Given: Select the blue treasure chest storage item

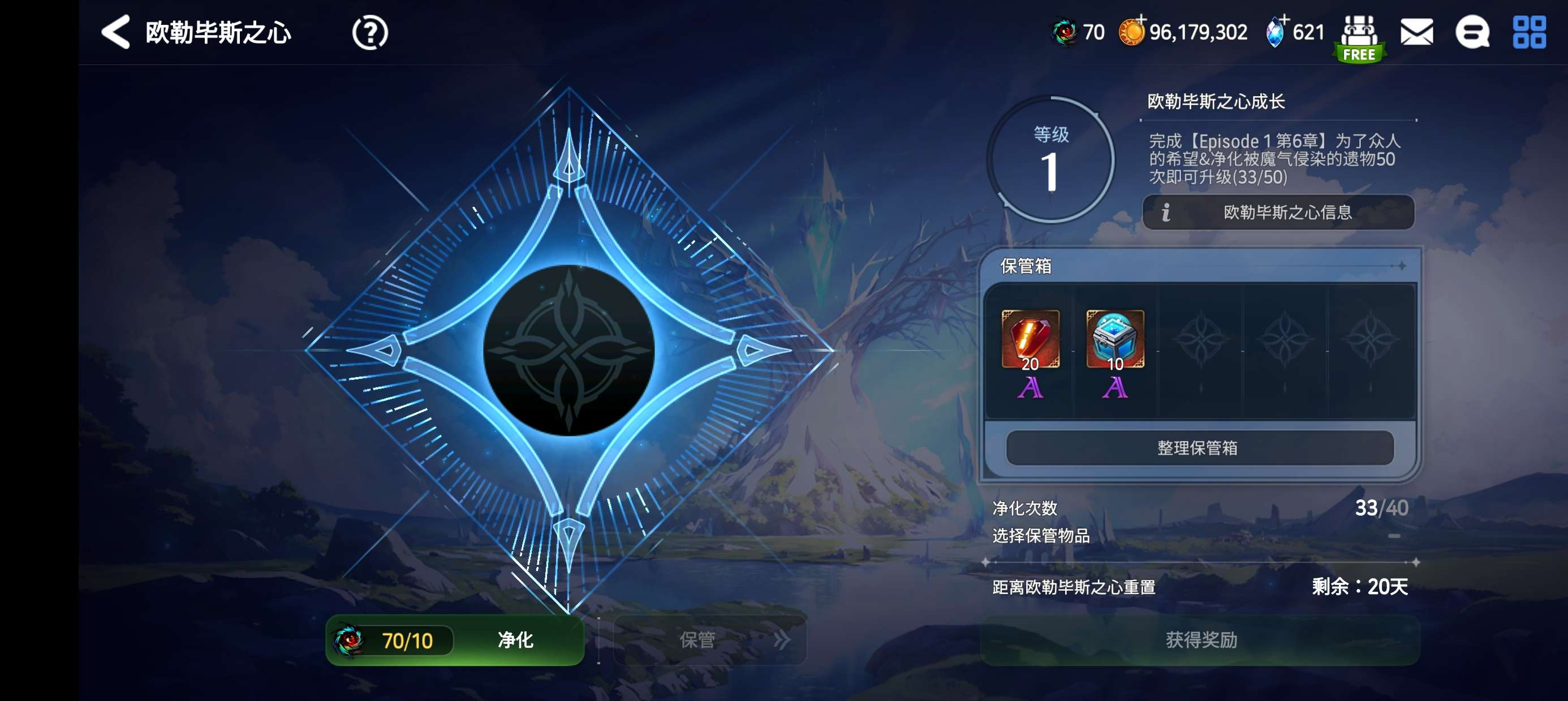Looking at the screenshot, I should click(x=1115, y=340).
